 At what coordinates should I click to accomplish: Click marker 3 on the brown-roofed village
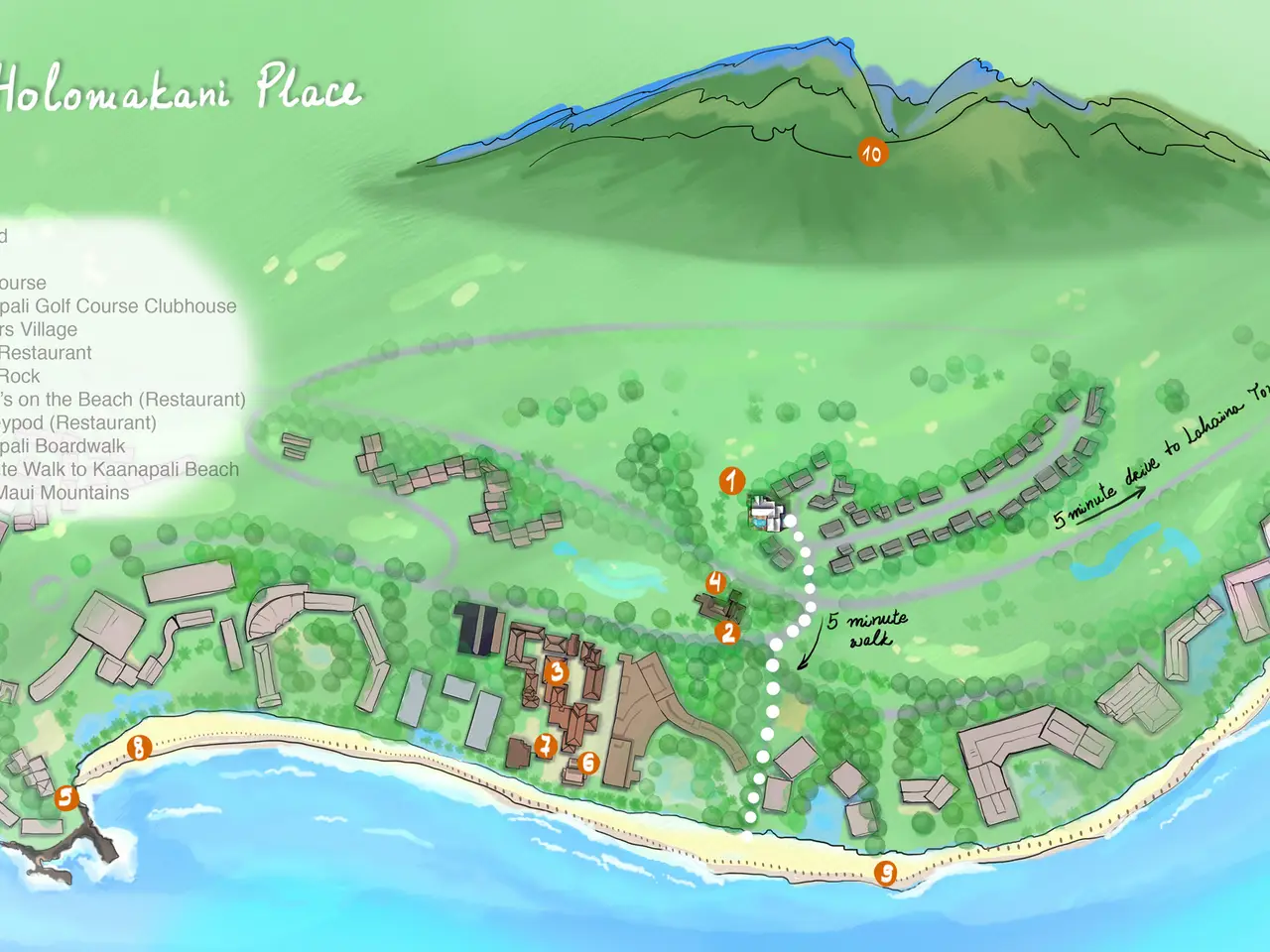pos(557,672)
